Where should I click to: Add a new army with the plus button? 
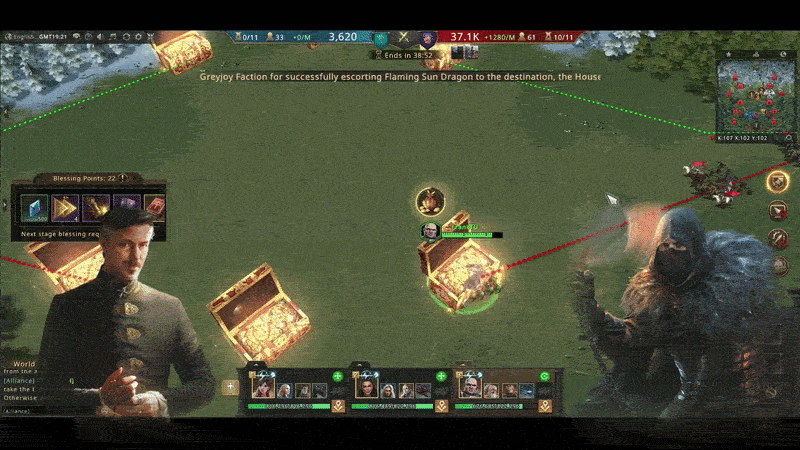[230, 387]
